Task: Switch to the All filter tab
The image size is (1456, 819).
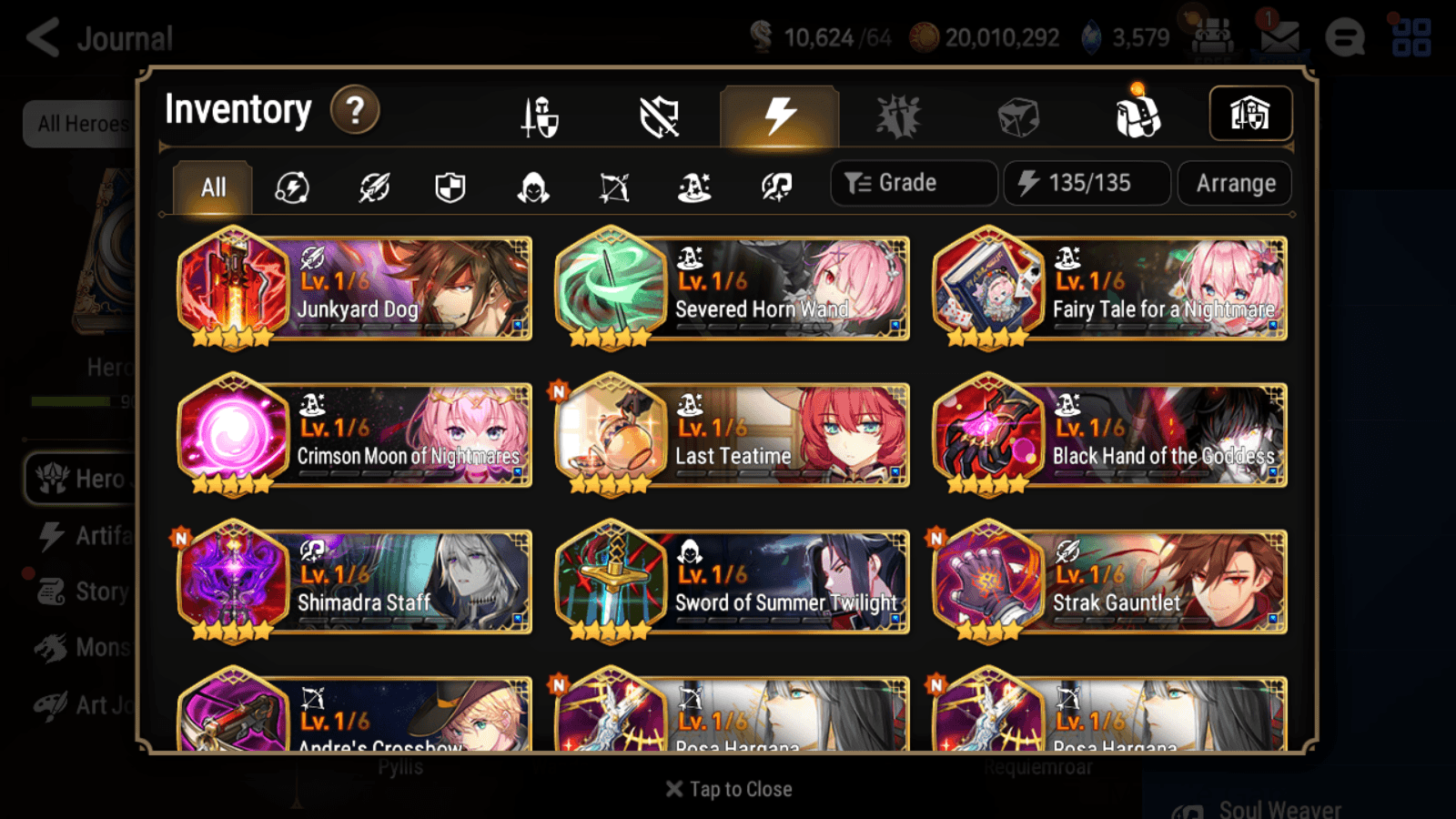Action: [x=211, y=187]
